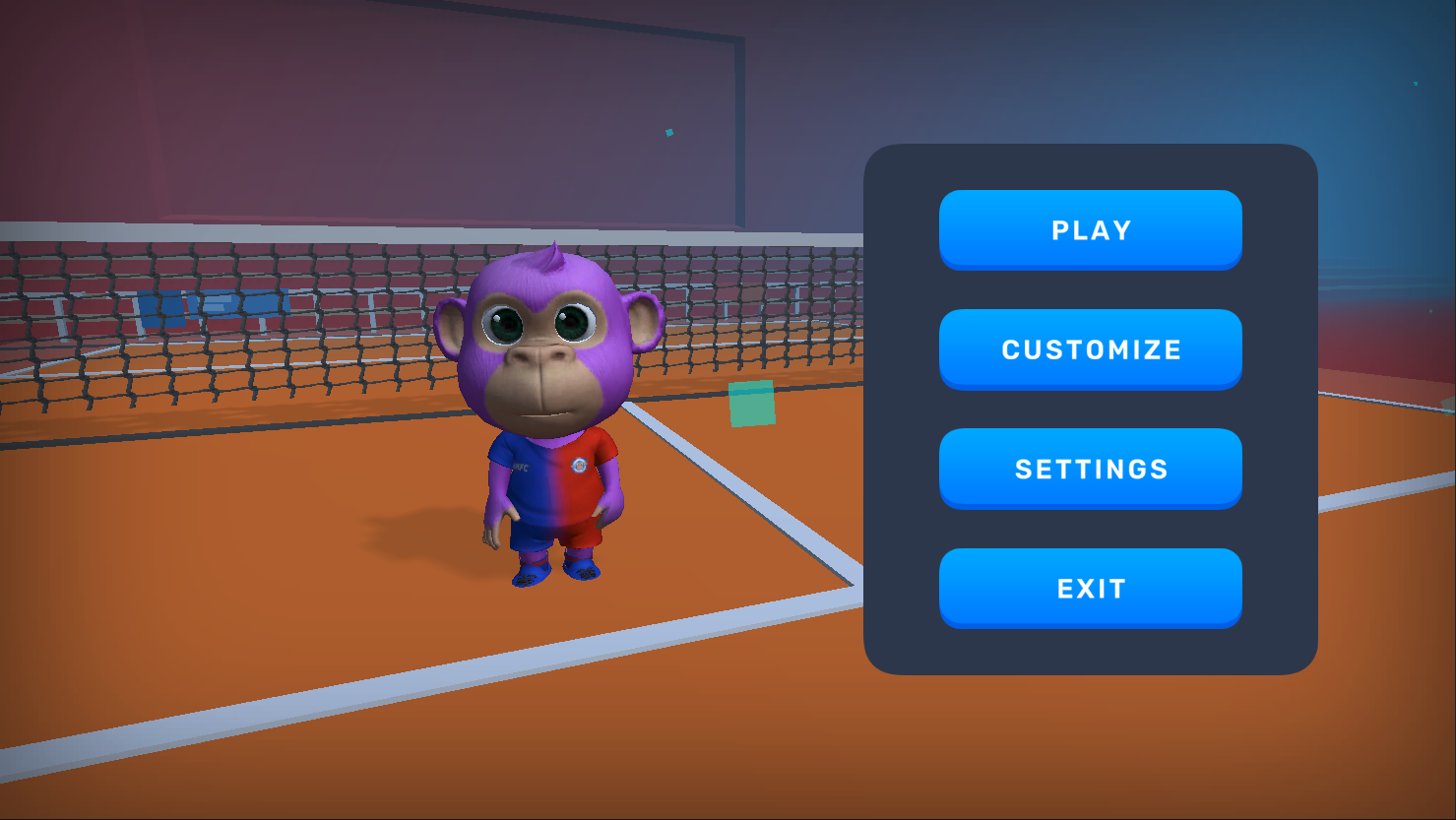1456x820 pixels.
Task: Click the monkey's left ear
Action: (645, 320)
